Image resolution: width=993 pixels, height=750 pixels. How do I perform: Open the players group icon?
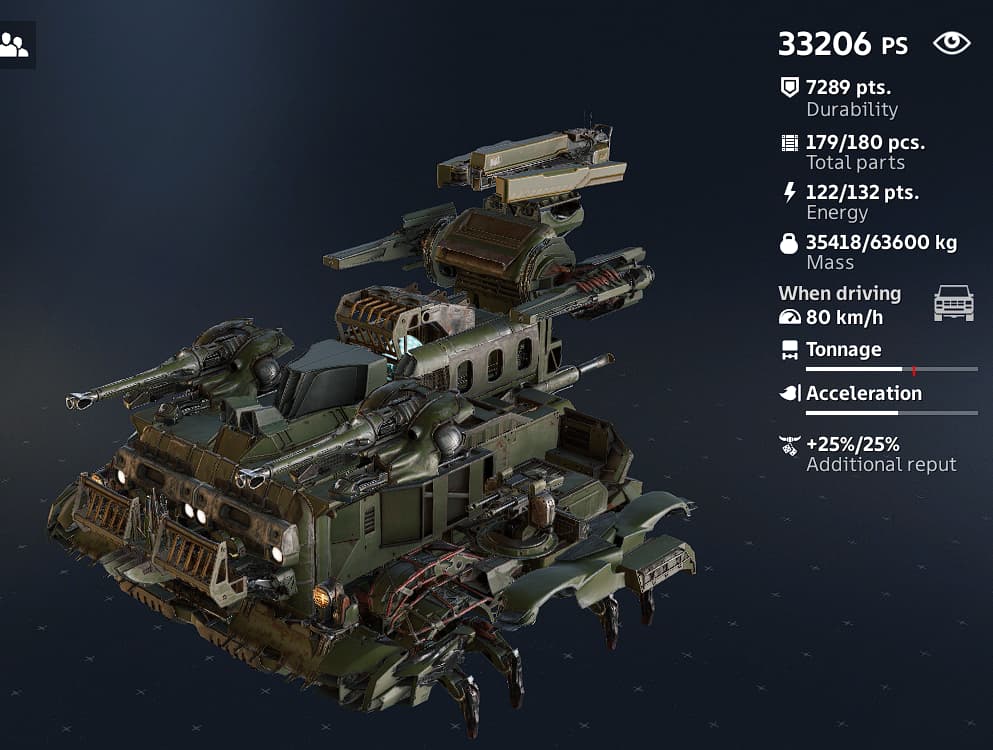point(14,45)
